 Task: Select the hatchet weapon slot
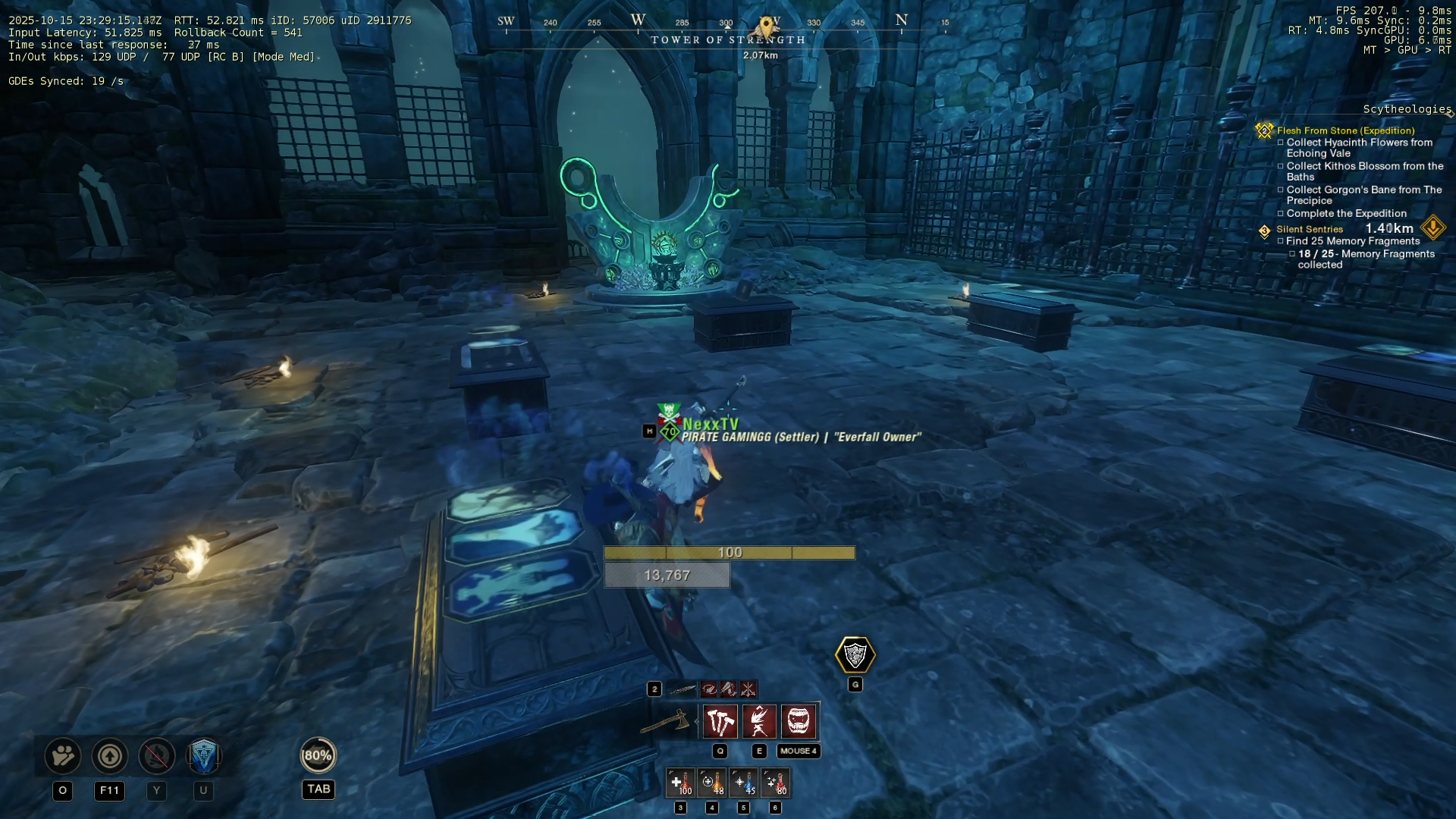coord(667,721)
